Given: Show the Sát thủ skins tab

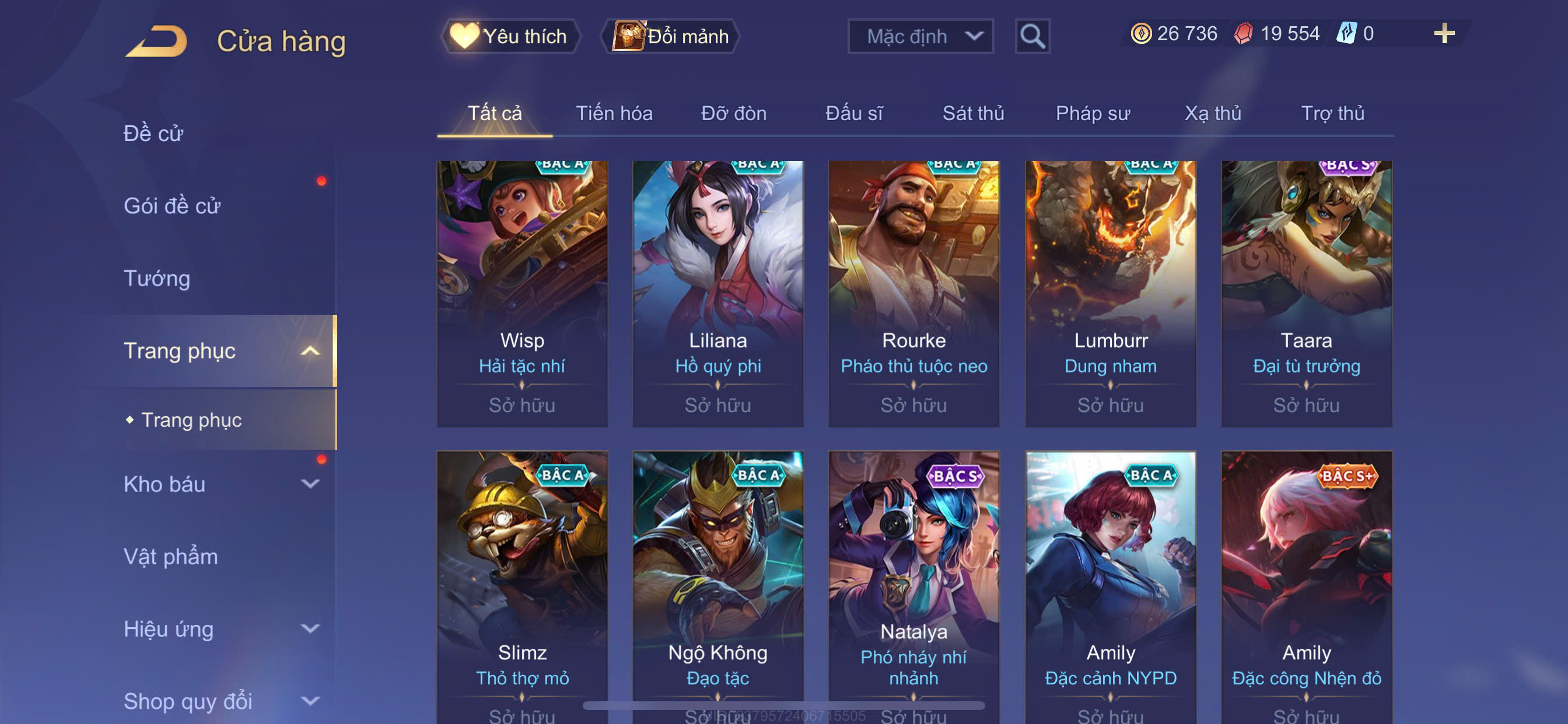Looking at the screenshot, I should tap(972, 114).
